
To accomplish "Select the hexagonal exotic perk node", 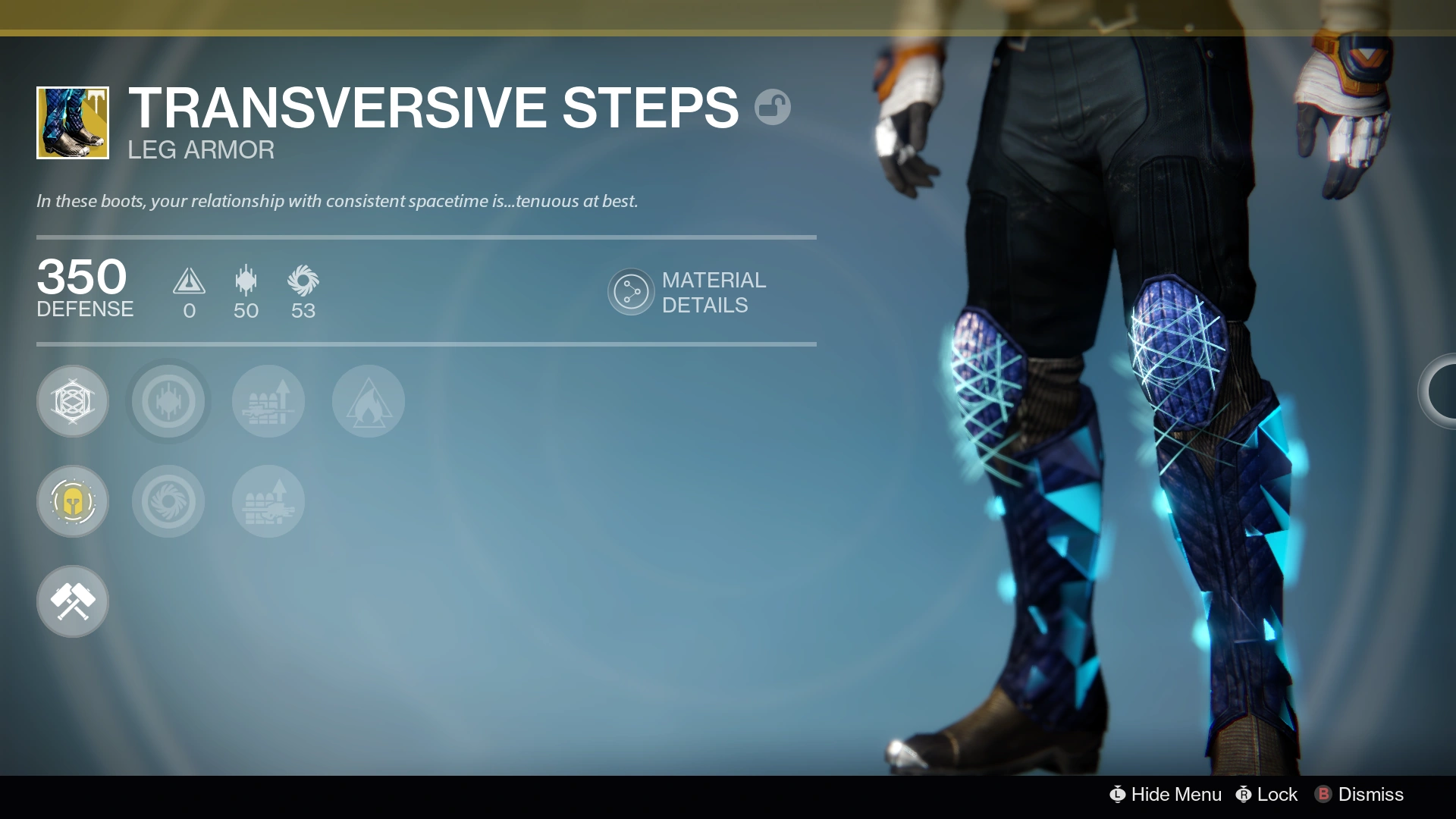I will click(73, 401).
